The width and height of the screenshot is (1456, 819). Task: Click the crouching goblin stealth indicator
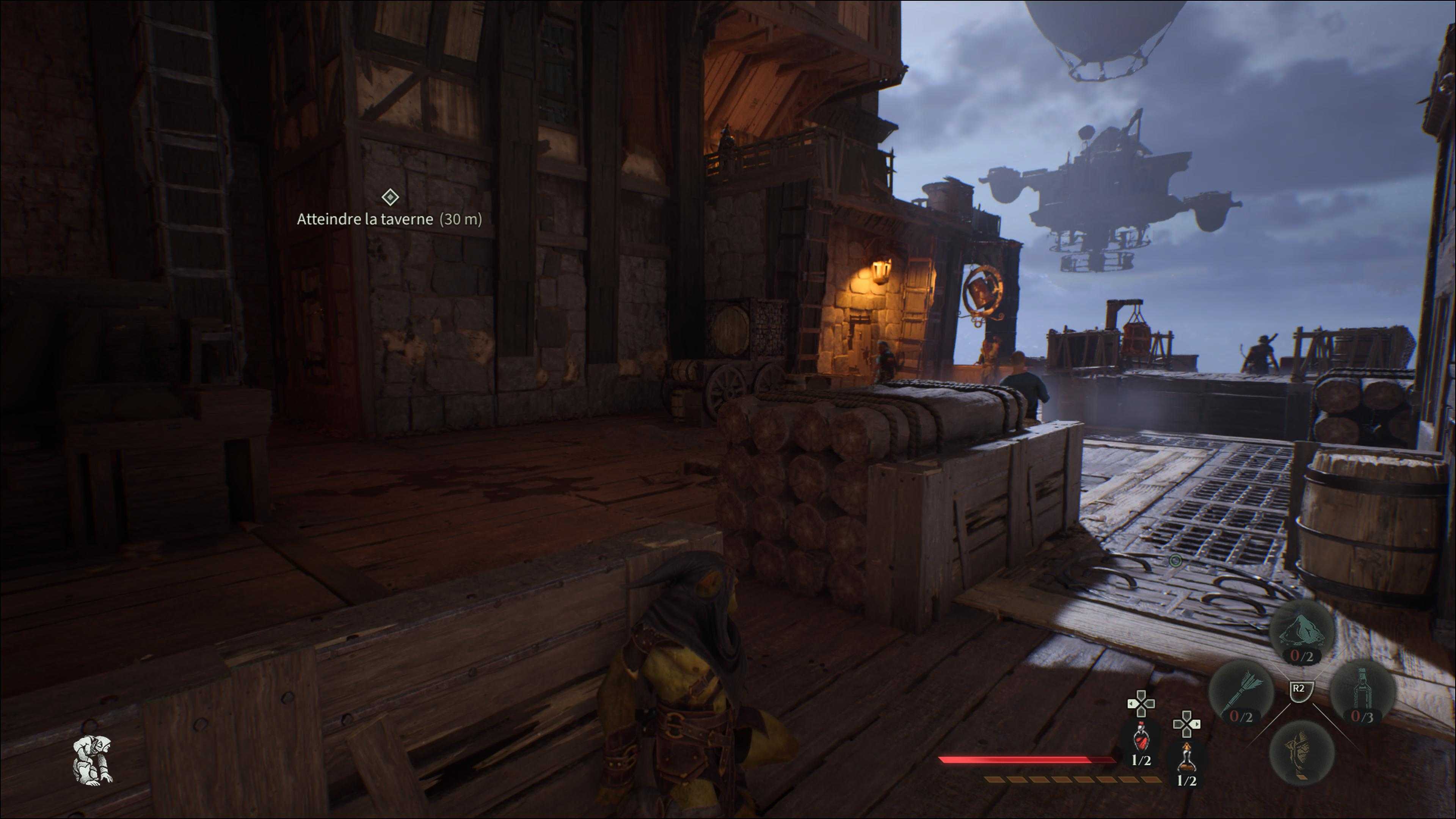click(x=93, y=759)
